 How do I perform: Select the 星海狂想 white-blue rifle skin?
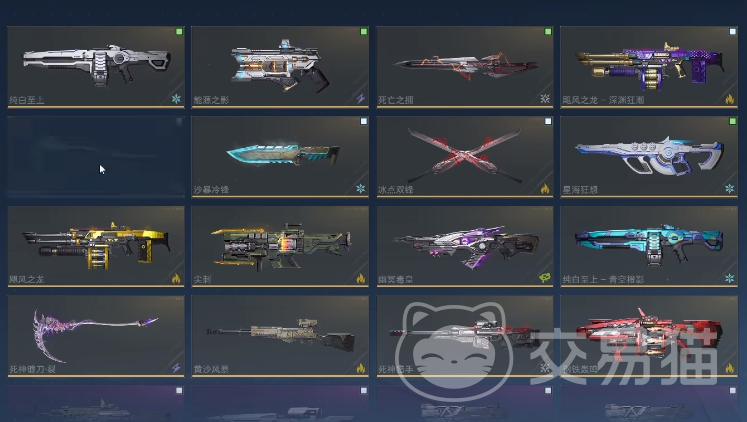click(649, 155)
